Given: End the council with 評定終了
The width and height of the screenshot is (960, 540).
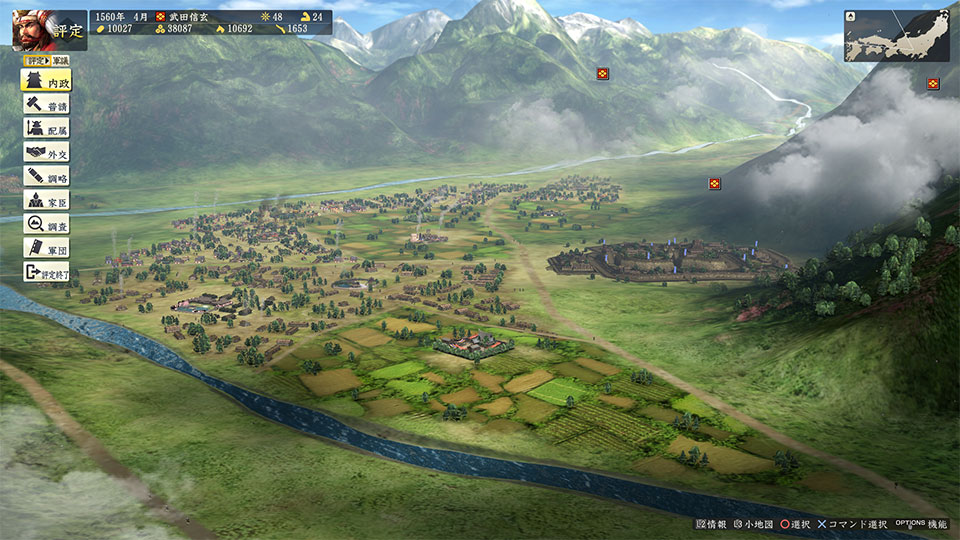Looking at the screenshot, I should click(x=47, y=272).
